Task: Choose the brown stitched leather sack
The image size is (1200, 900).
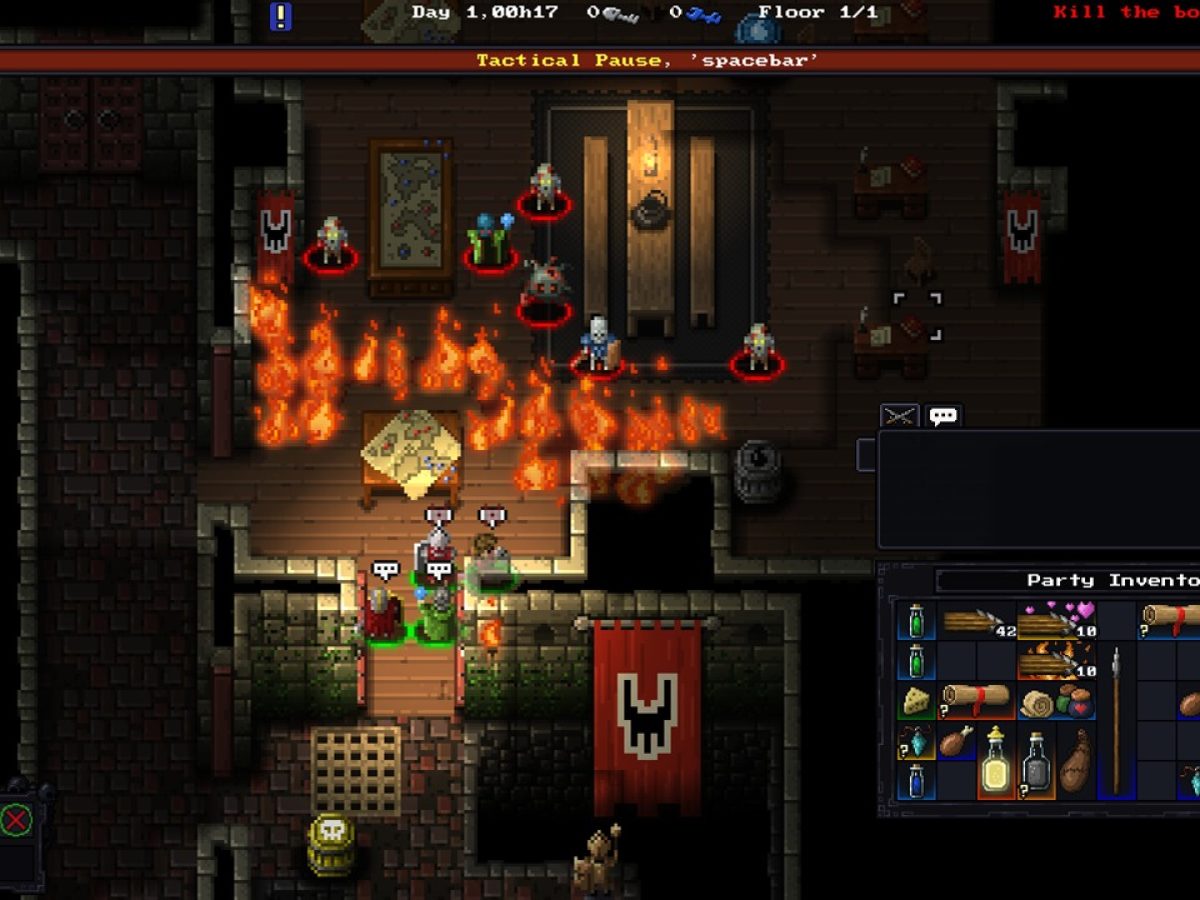Action: (x=1075, y=760)
